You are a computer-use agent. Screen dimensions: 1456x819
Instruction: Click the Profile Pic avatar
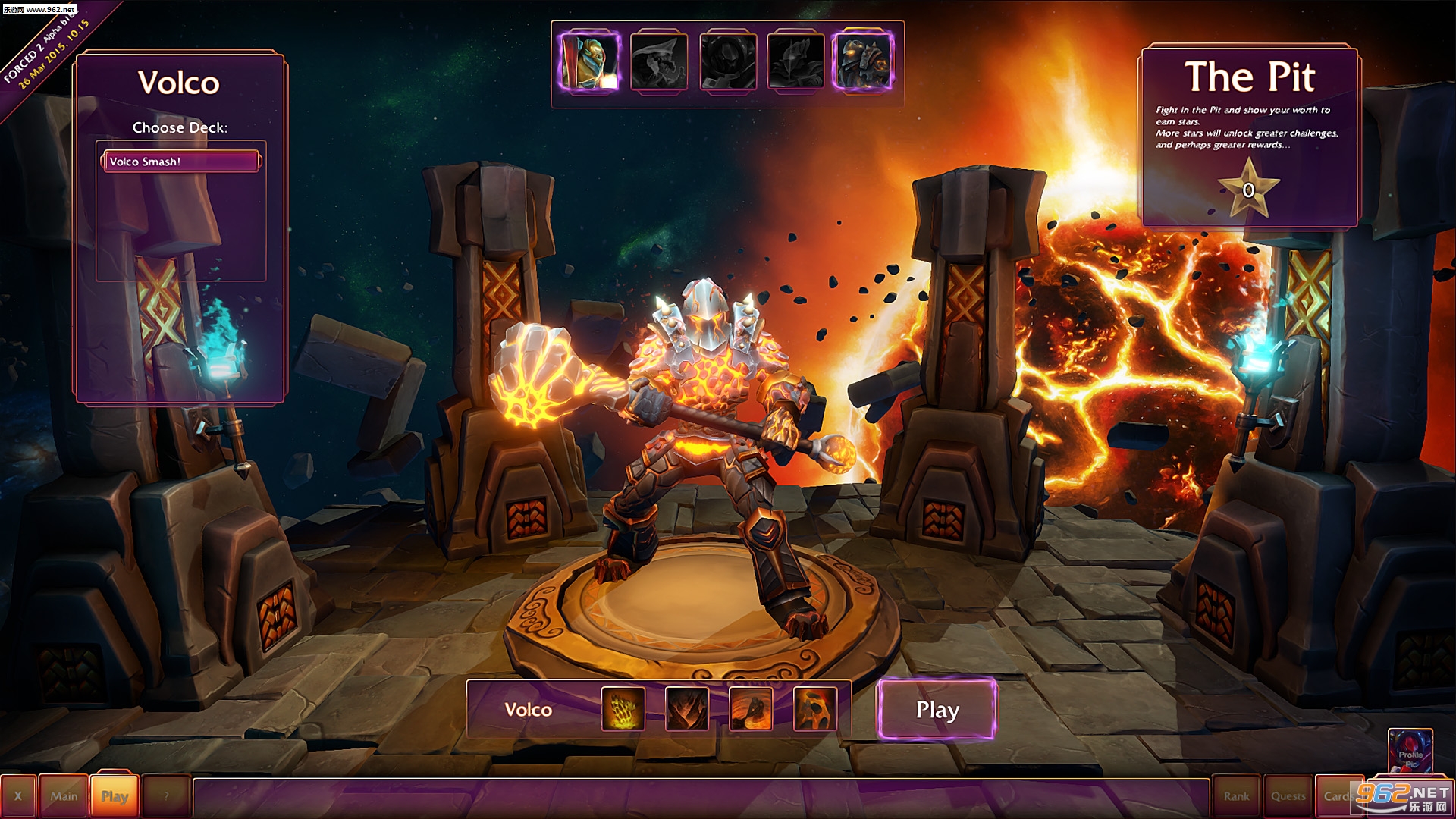pos(1410,751)
